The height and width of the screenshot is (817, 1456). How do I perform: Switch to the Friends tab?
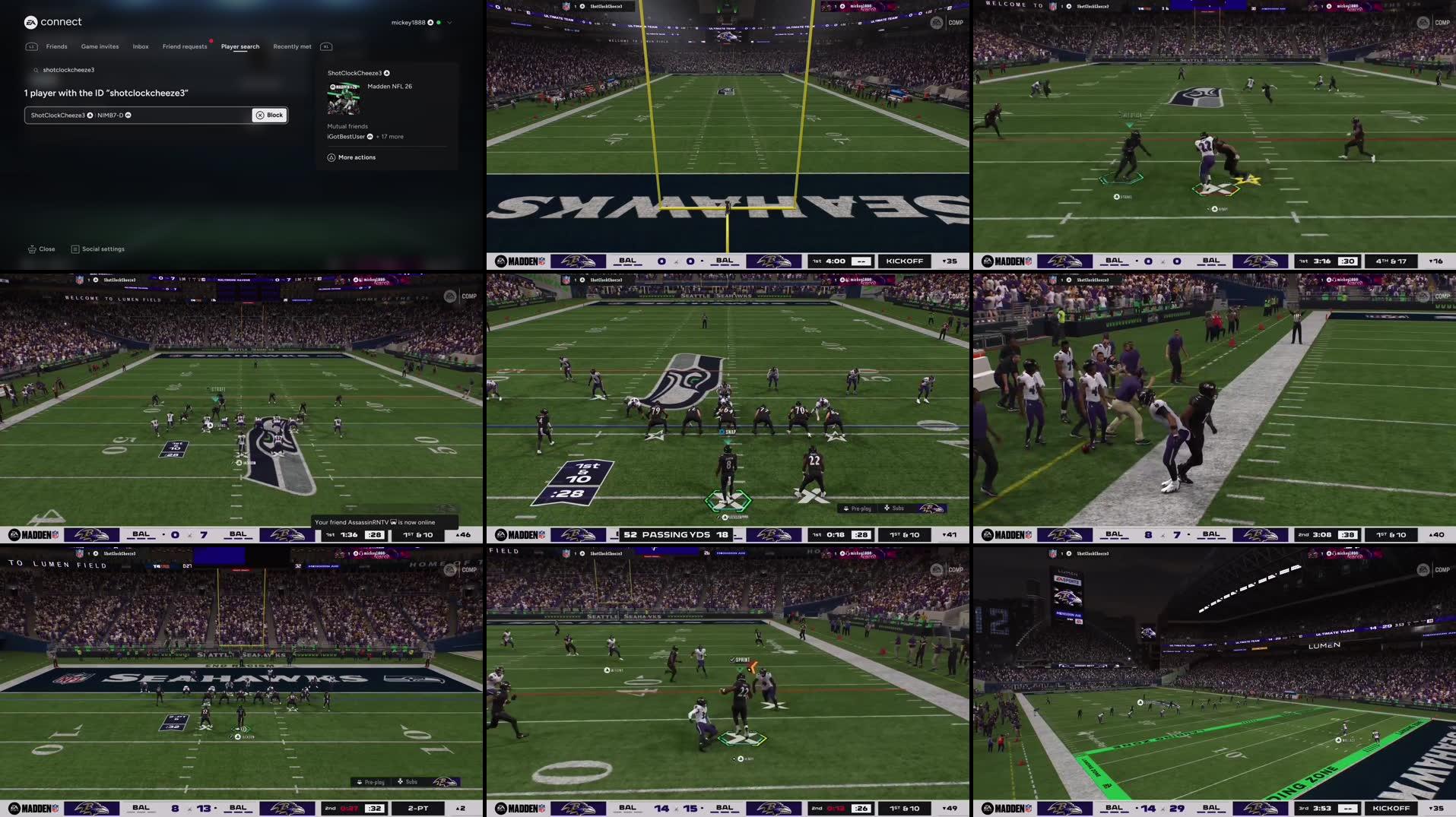[56, 47]
